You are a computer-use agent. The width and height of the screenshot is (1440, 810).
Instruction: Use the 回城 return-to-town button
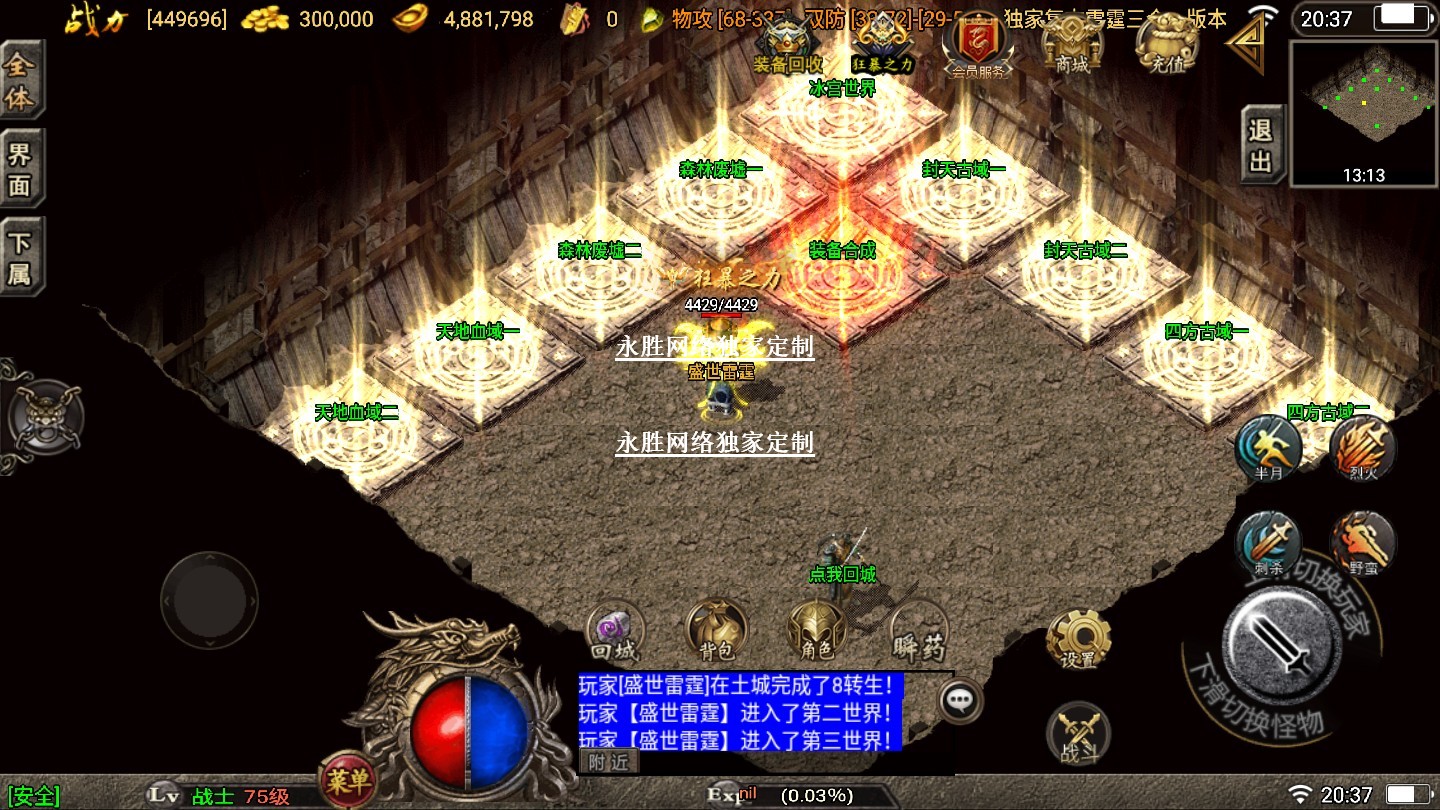click(614, 631)
